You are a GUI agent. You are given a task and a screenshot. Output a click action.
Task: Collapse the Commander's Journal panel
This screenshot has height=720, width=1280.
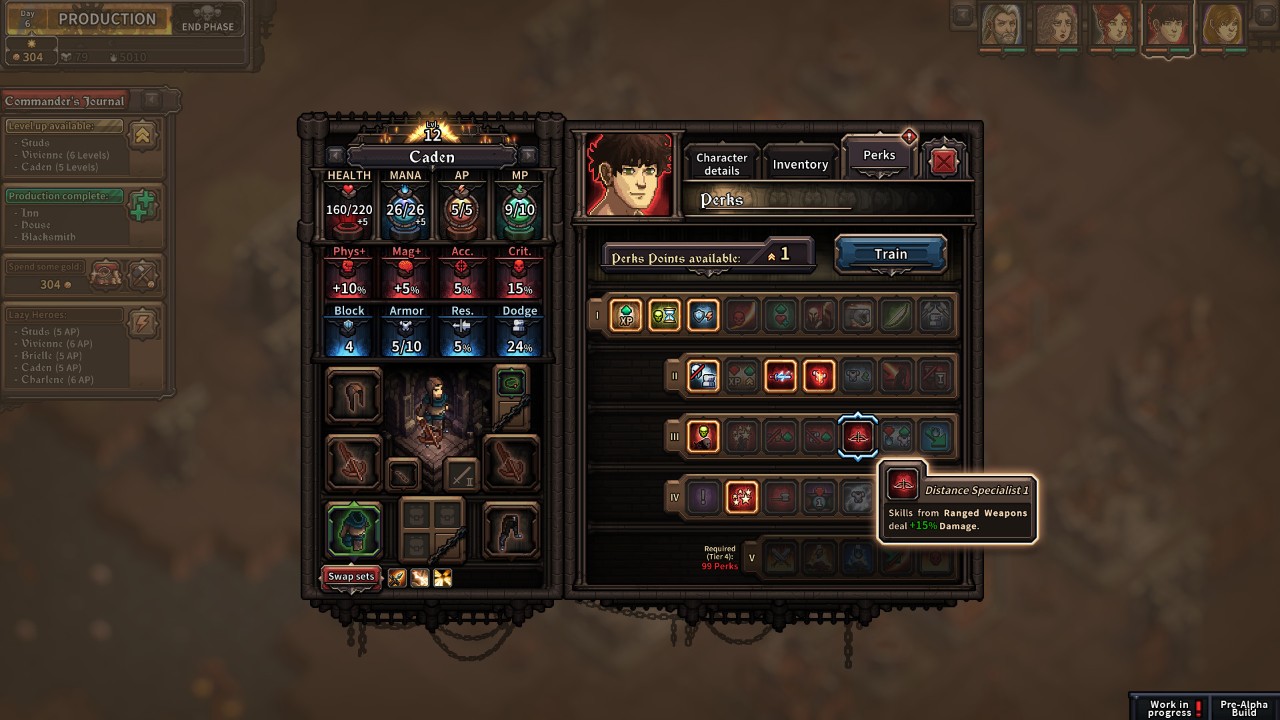point(151,100)
